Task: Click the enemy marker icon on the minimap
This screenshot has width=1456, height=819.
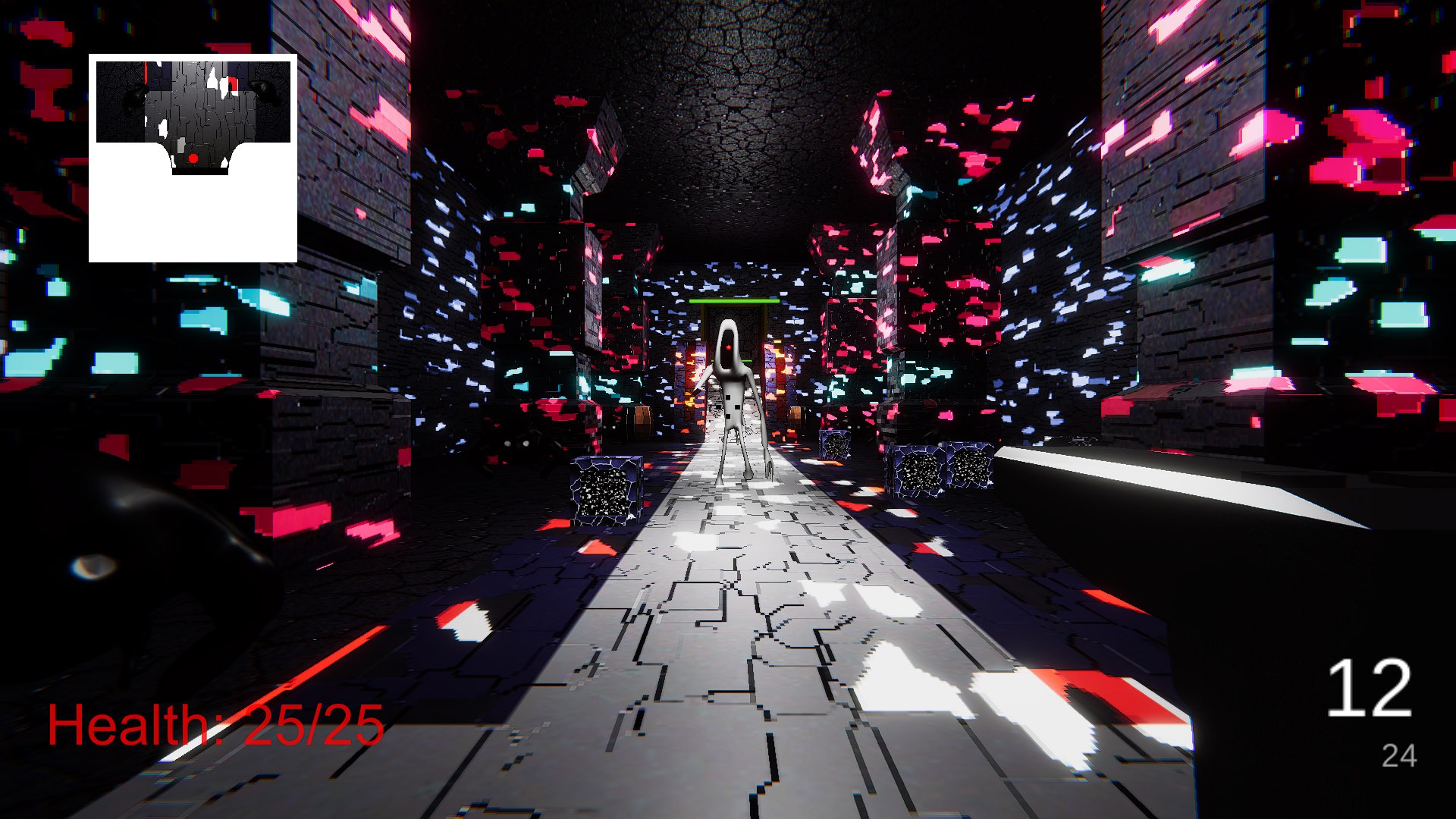Action: click(233, 84)
